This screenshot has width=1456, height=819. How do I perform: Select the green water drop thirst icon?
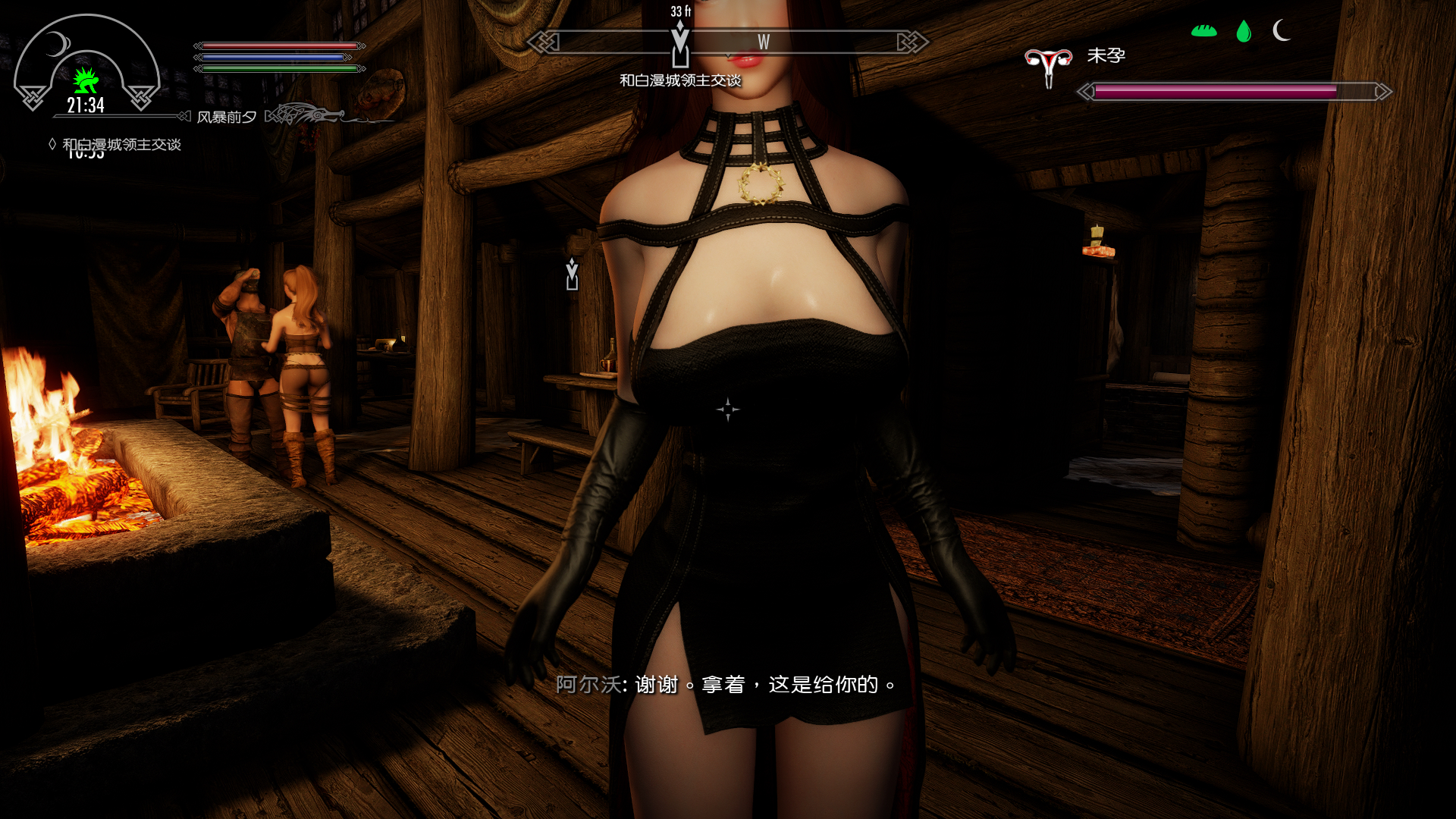point(1244,31)
